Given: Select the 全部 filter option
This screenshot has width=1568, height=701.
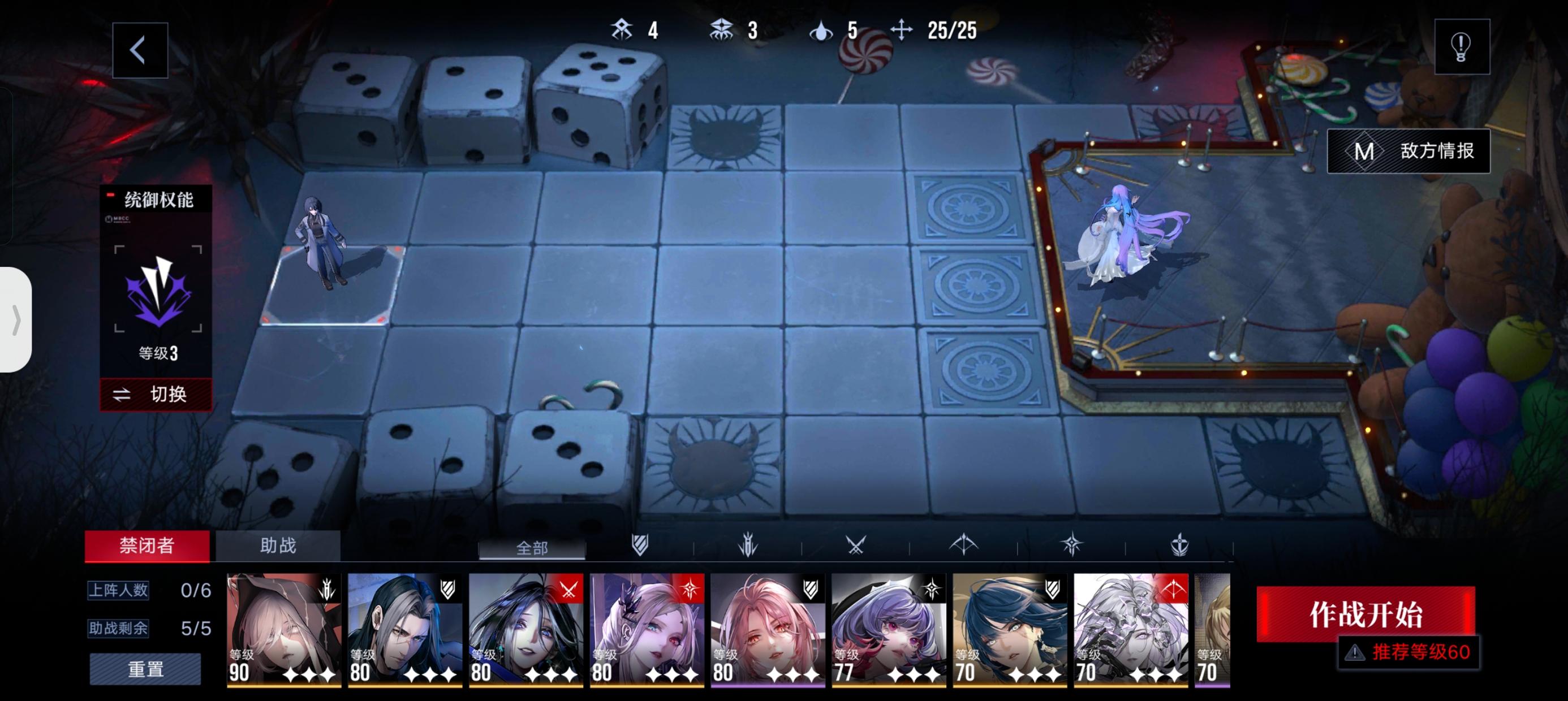Looking at the screenshot, I should point(533,548).
